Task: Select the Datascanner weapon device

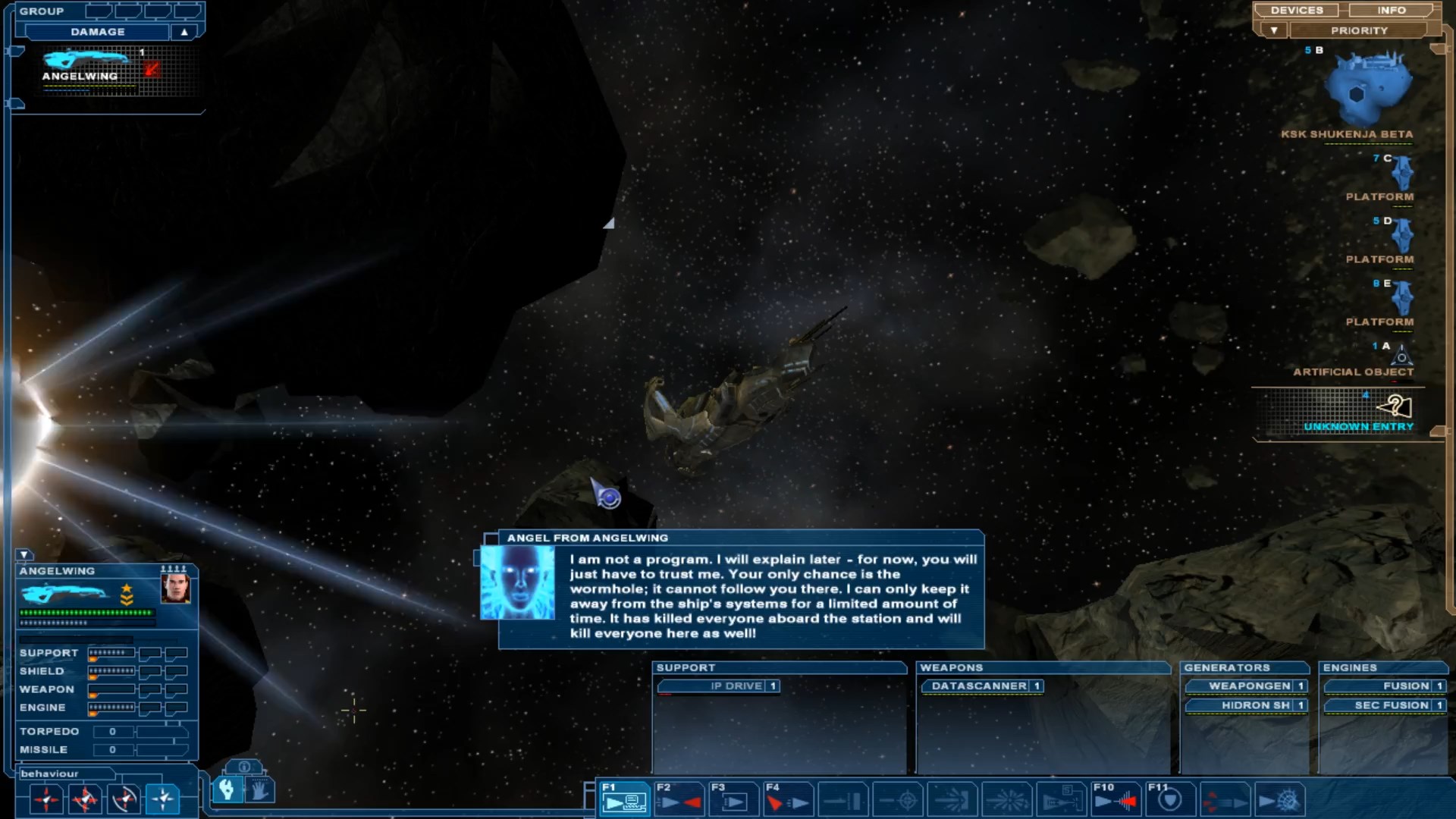Action: [x=979, y=686]
